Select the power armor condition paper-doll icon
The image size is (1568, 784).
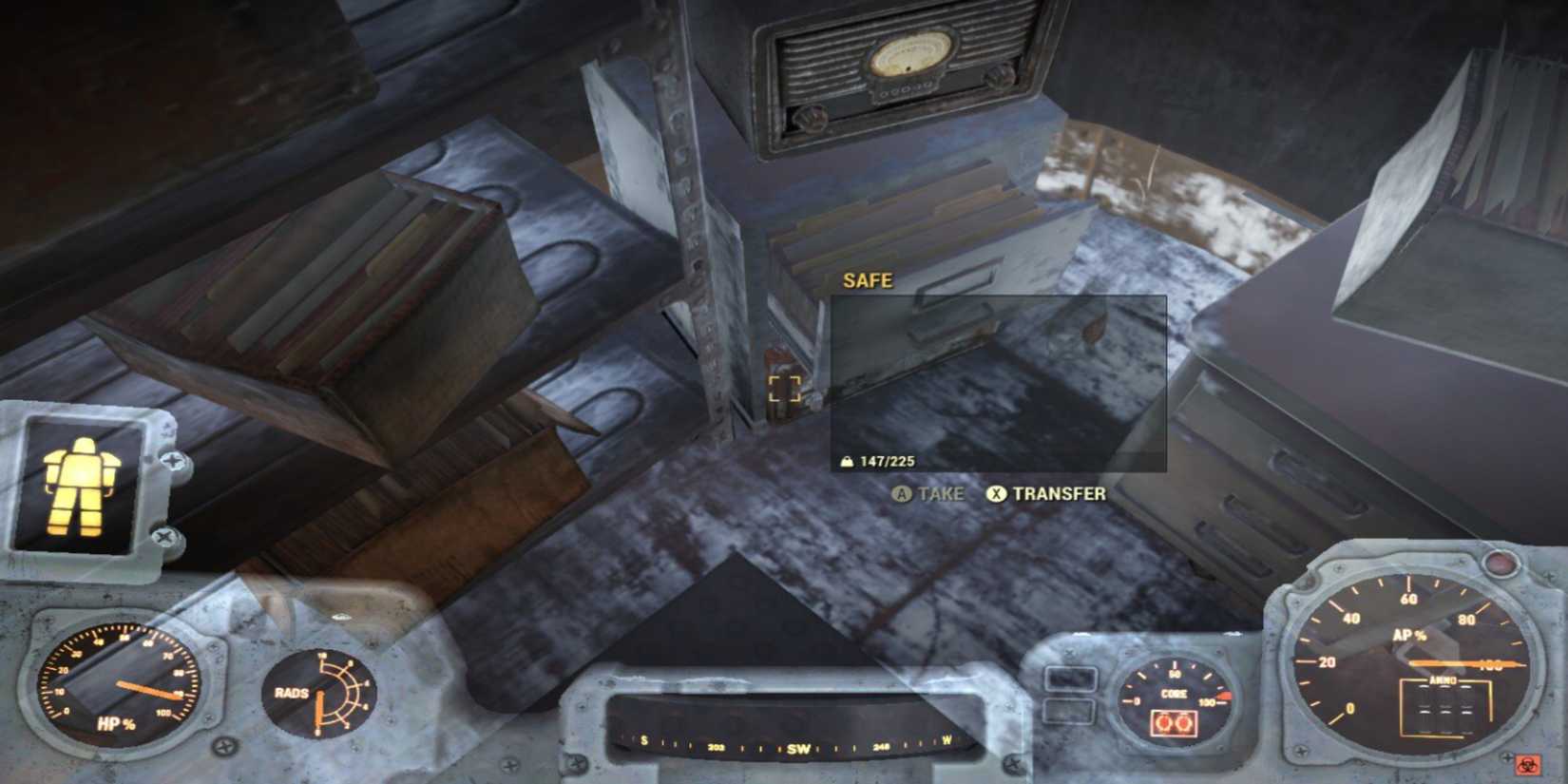tap(81, 488)
